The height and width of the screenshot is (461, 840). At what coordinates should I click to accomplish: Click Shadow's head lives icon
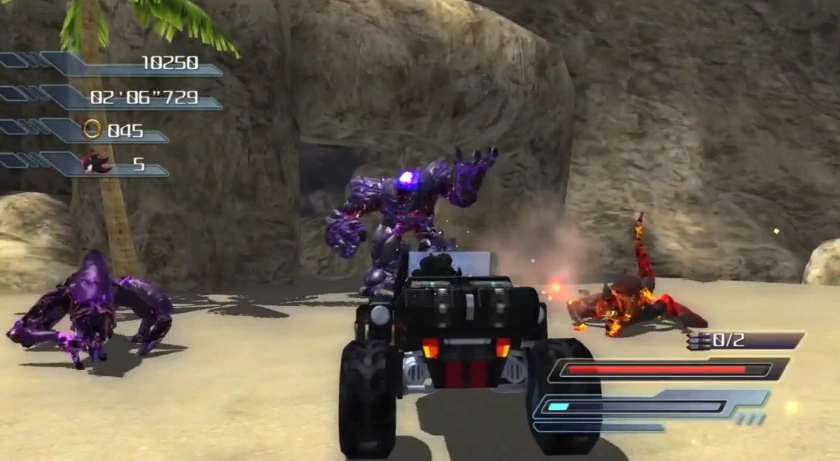97,162
